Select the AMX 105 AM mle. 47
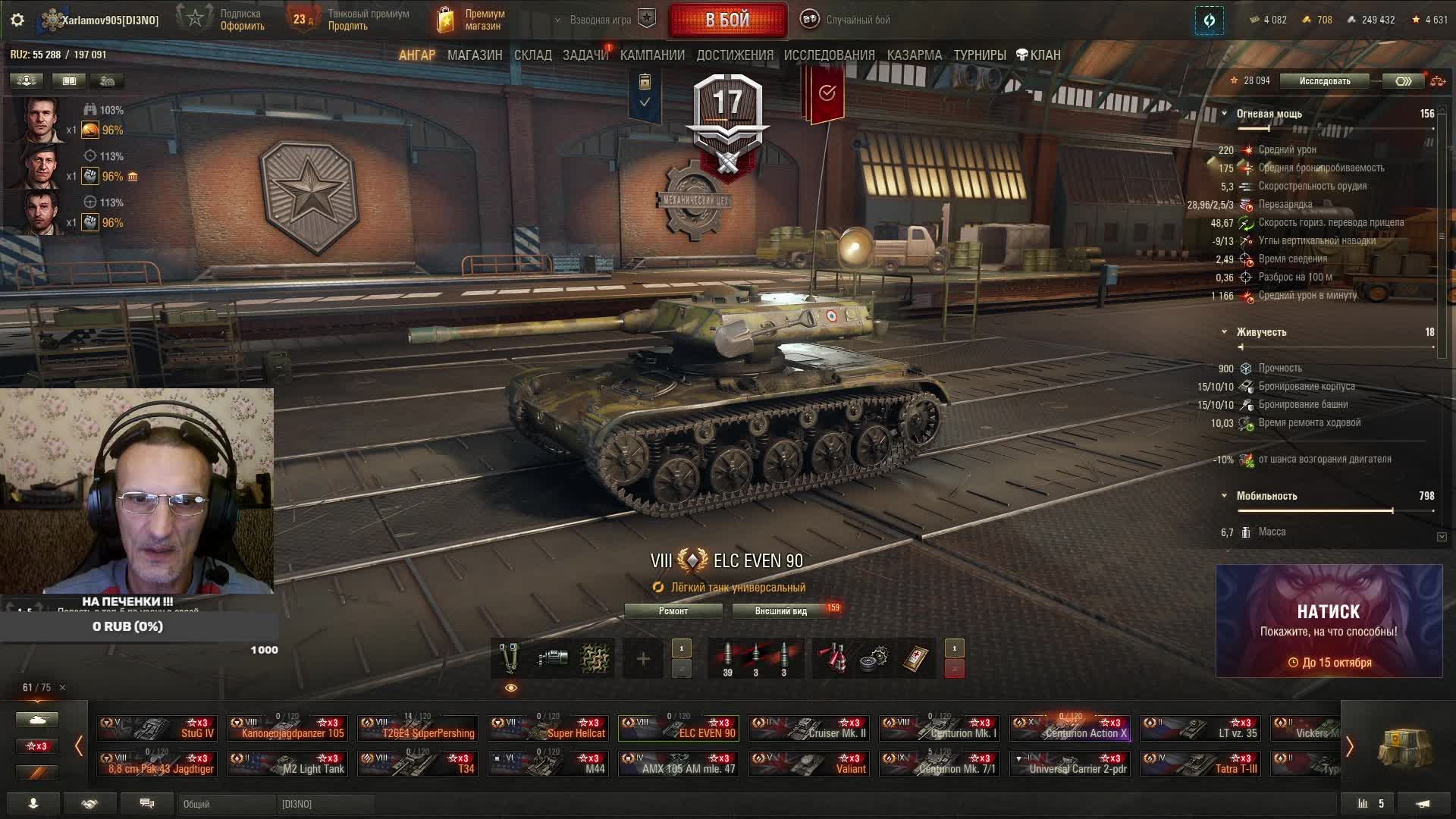Viewport: 1456px width, 819px height. [679, 764]
